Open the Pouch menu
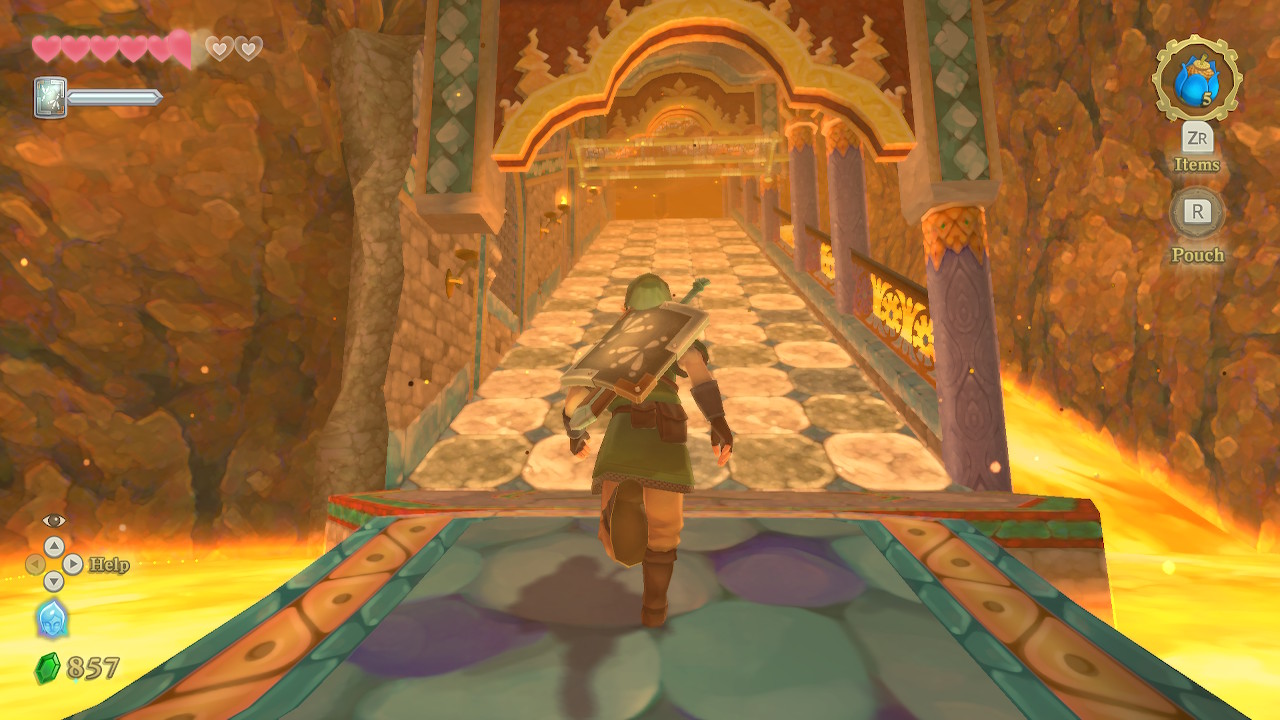Viewport: 1280px width, 720px height. 1197,212
